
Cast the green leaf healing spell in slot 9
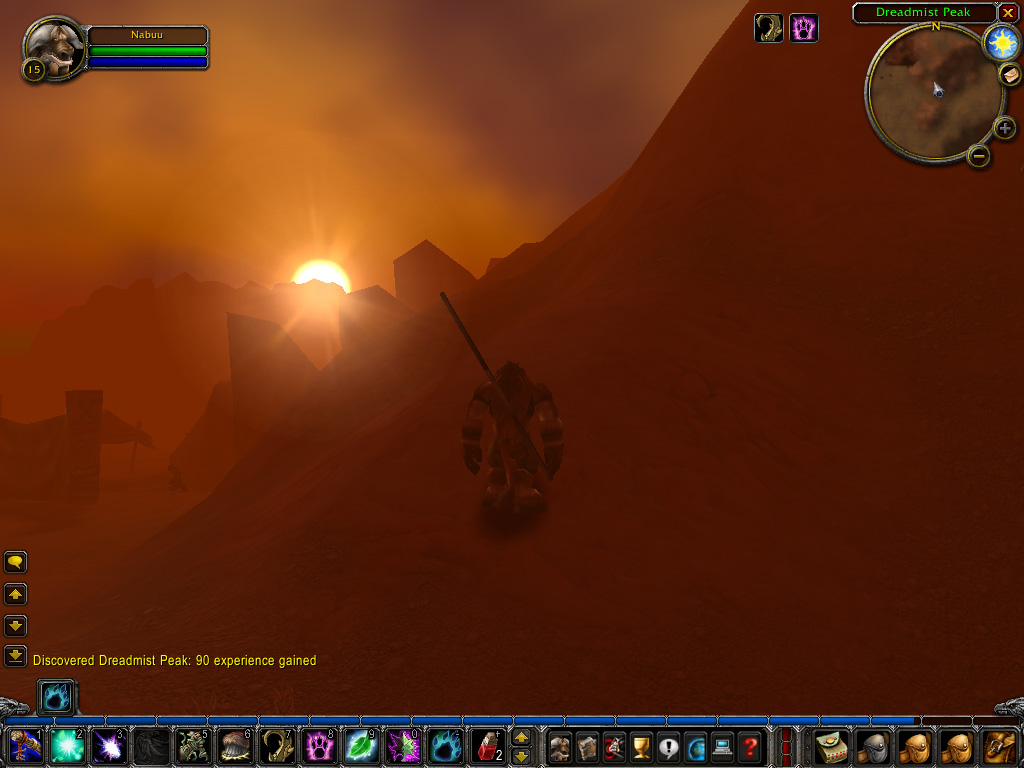pyautogui.click(x=361, y=746)
